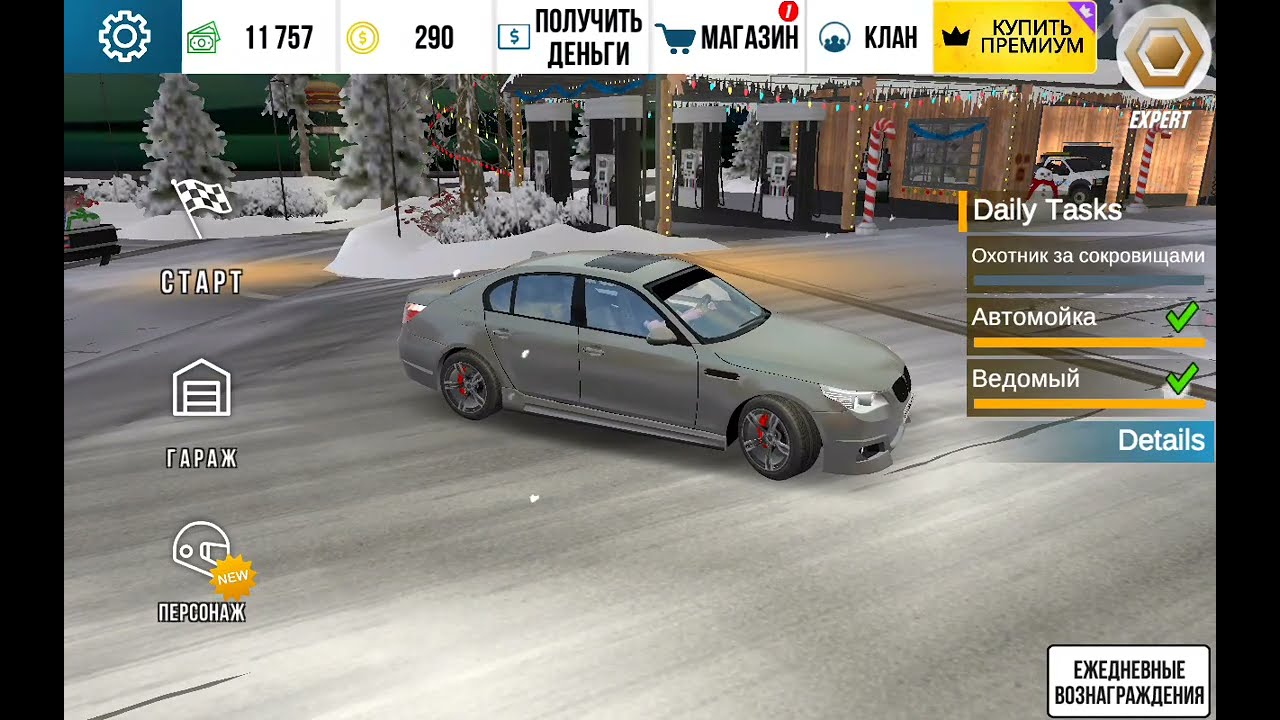Show the Daily Tasks Details
Image resolution: width=1280 pixels, height=720 pixels.
[1160, 440]
